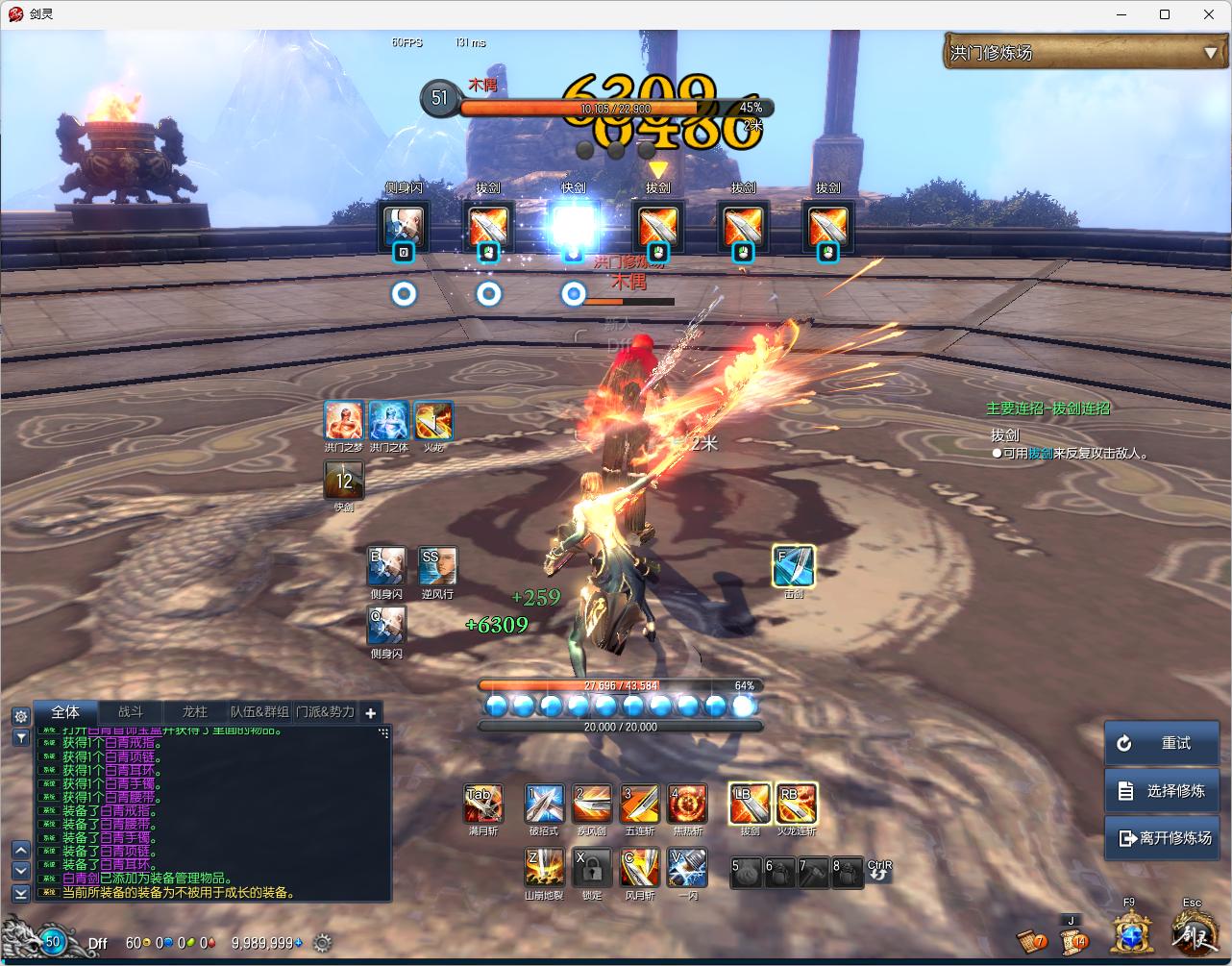Activate the 火龙连斩 skill icon

coord(797,804)
